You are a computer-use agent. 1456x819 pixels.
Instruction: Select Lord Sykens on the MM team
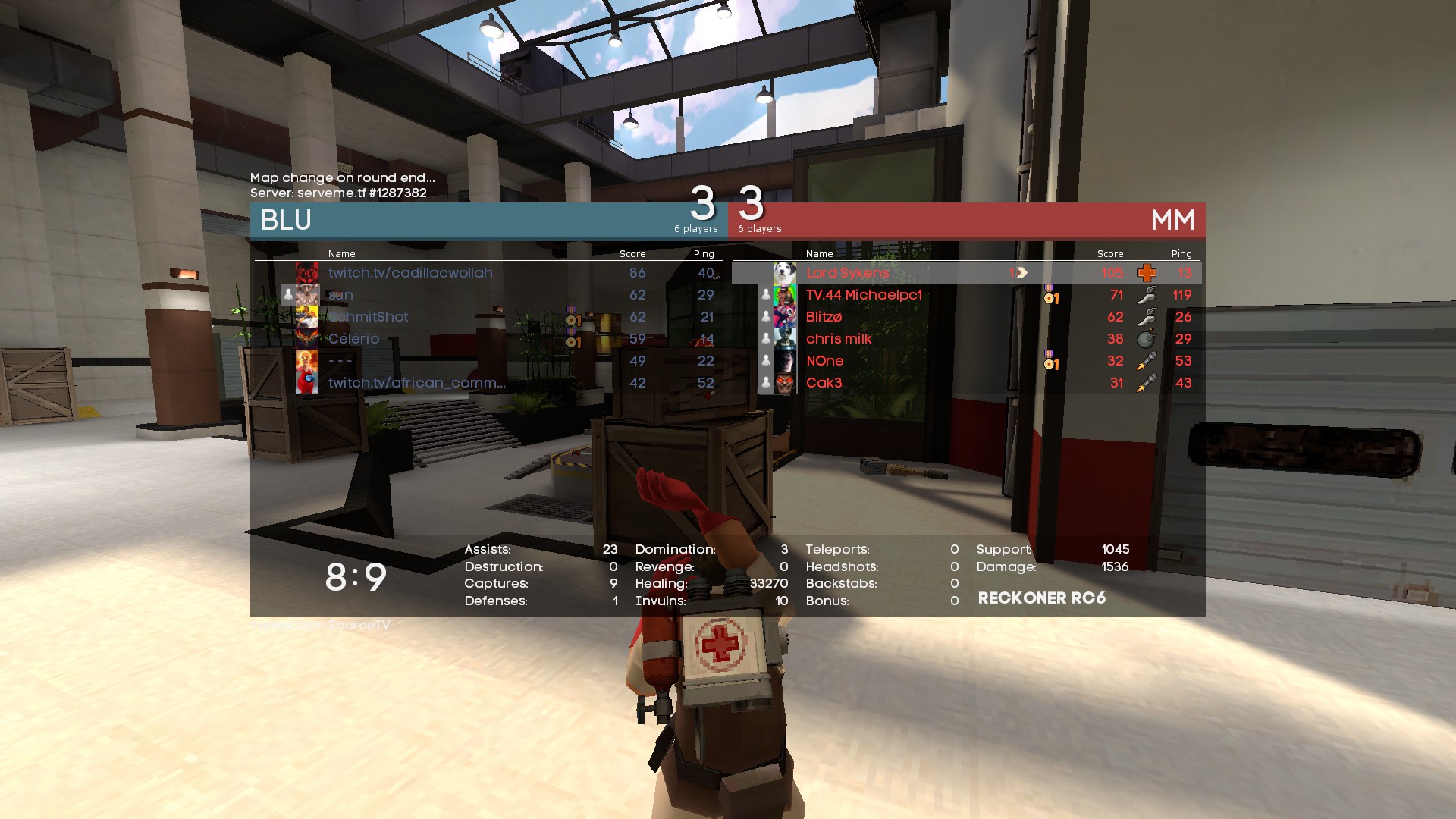pyautogui.click(x=847, y=273)
